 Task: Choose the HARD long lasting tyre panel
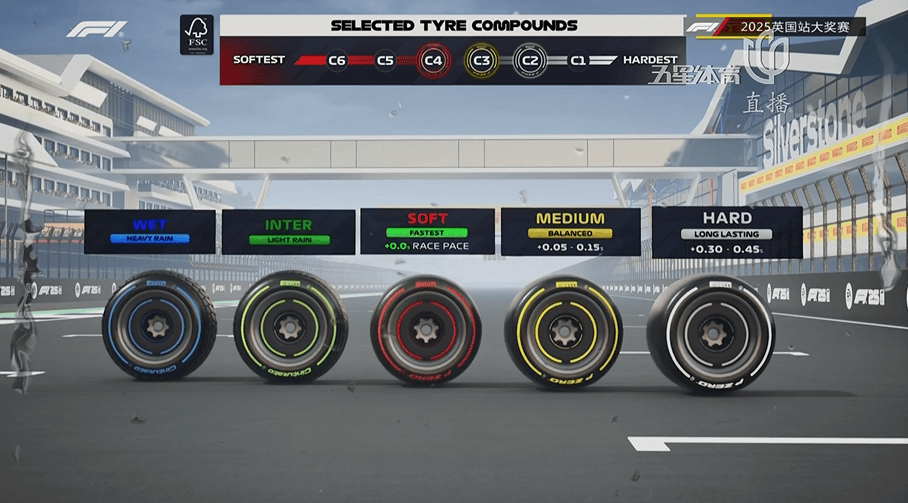[727, 230]
